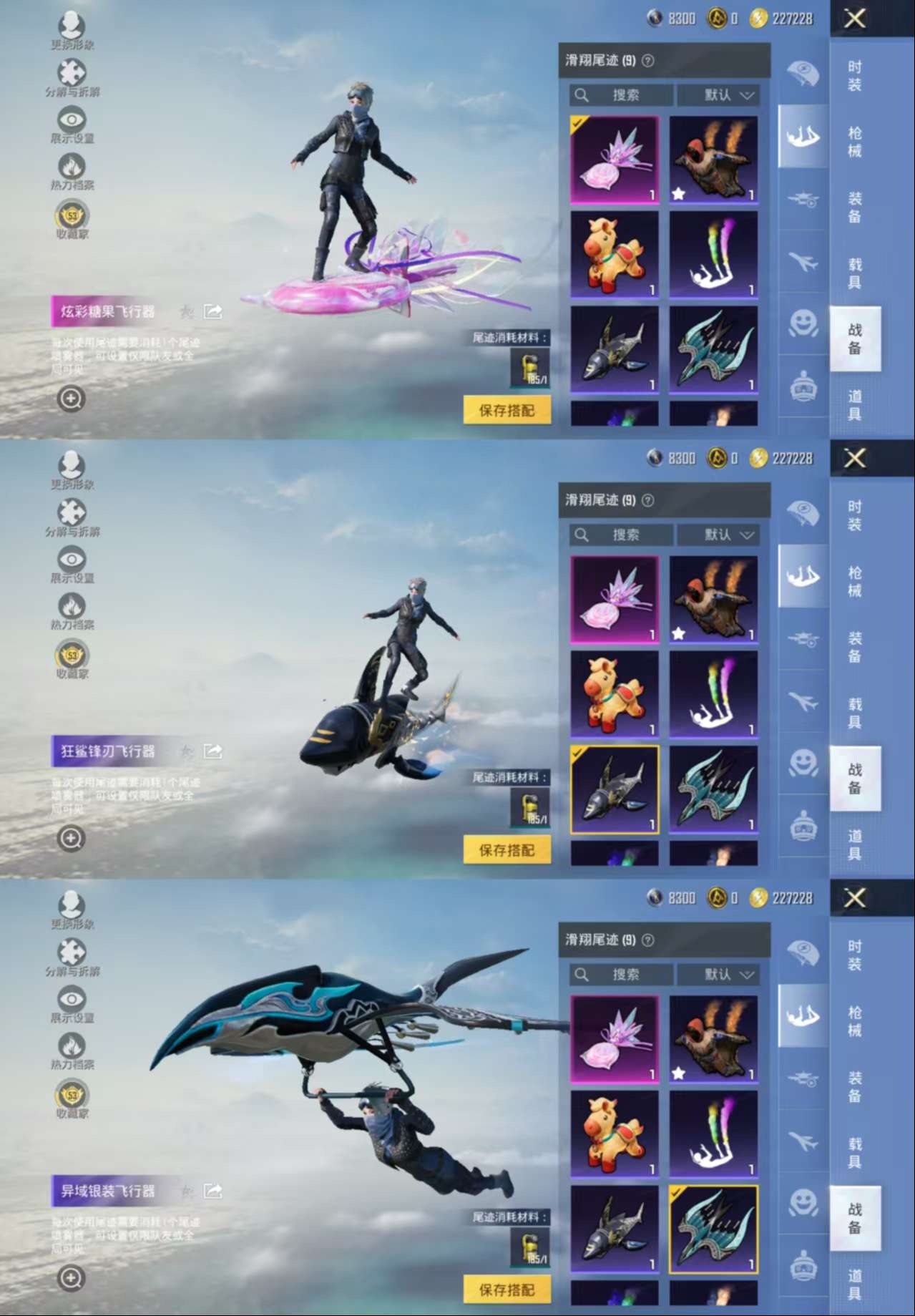Toggle the favorite star beside 异域银装飞行器

tap(187, 1191)
